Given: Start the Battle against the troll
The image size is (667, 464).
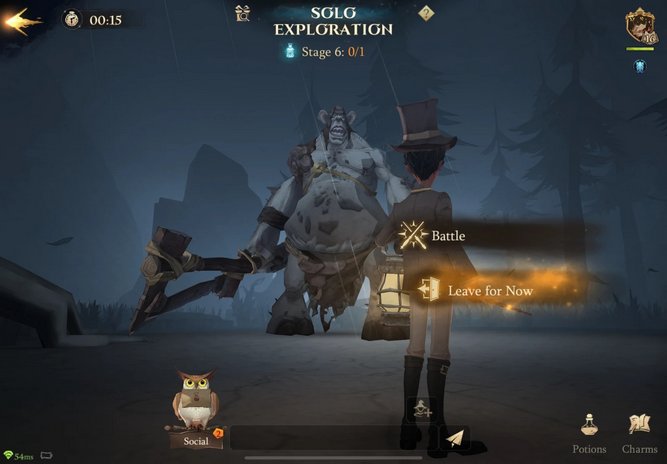Looking at the screenshot, I should [448, 237].
